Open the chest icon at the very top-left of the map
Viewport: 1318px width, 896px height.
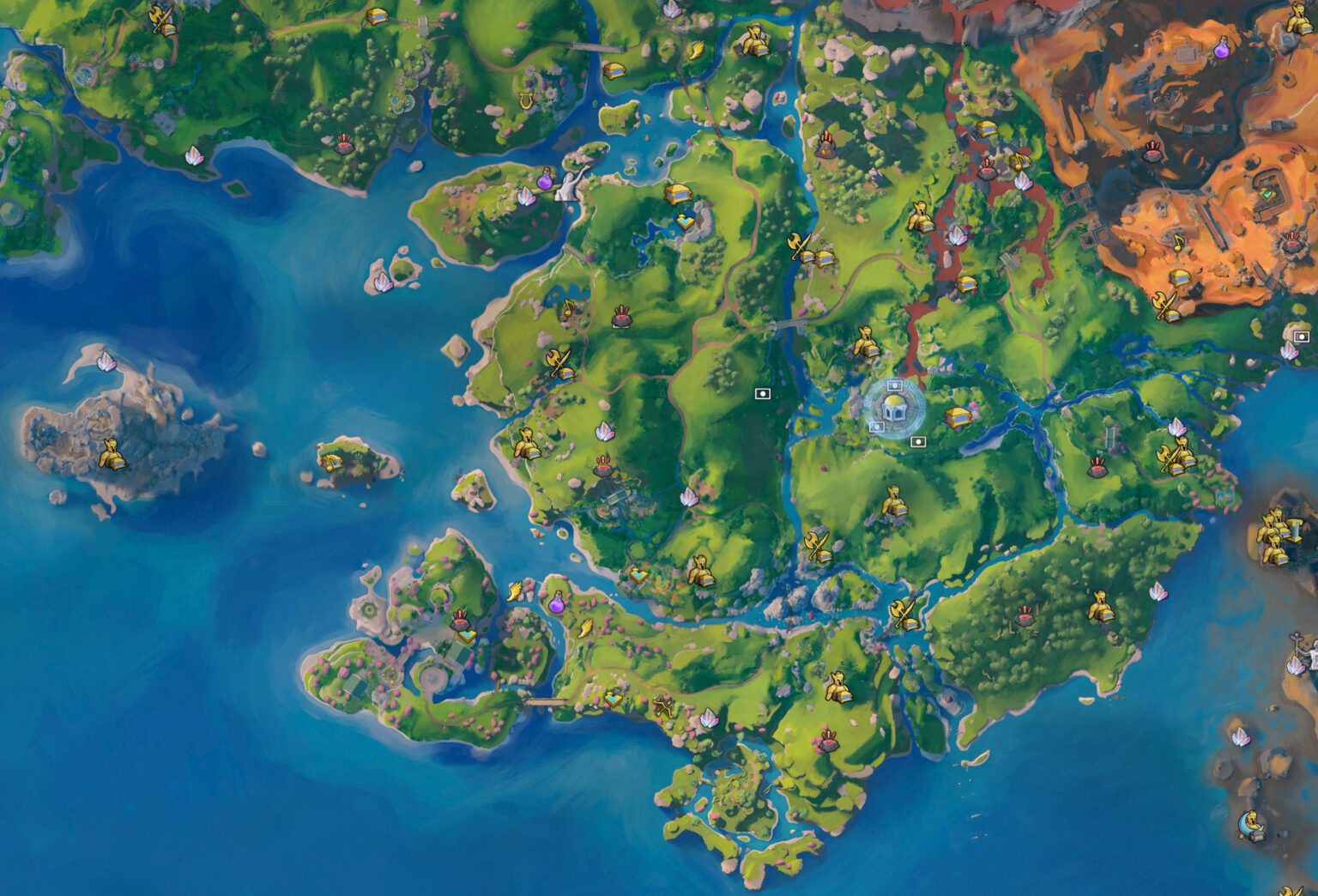(x=376, y=17)
